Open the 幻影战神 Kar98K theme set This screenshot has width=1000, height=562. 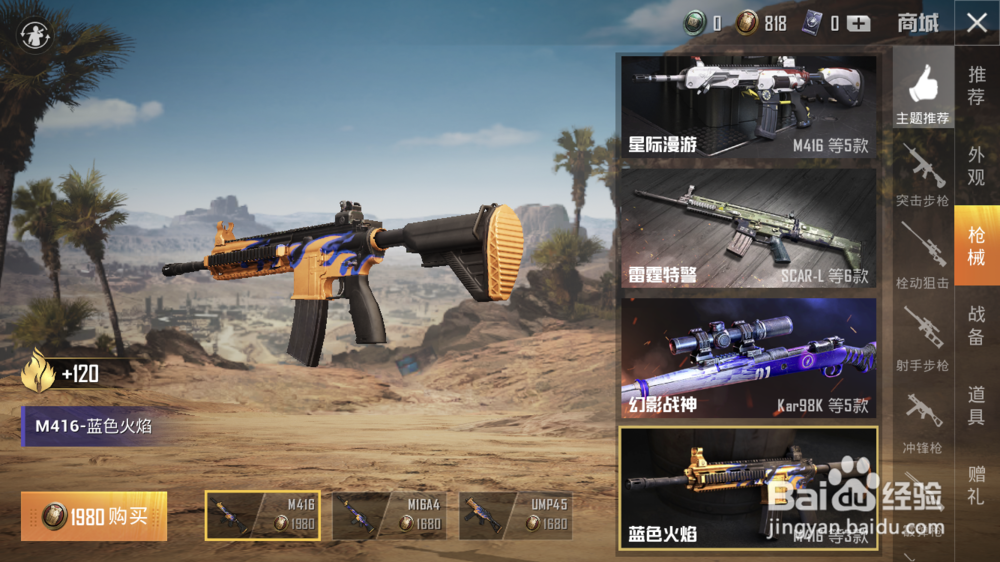click(748, 357)
